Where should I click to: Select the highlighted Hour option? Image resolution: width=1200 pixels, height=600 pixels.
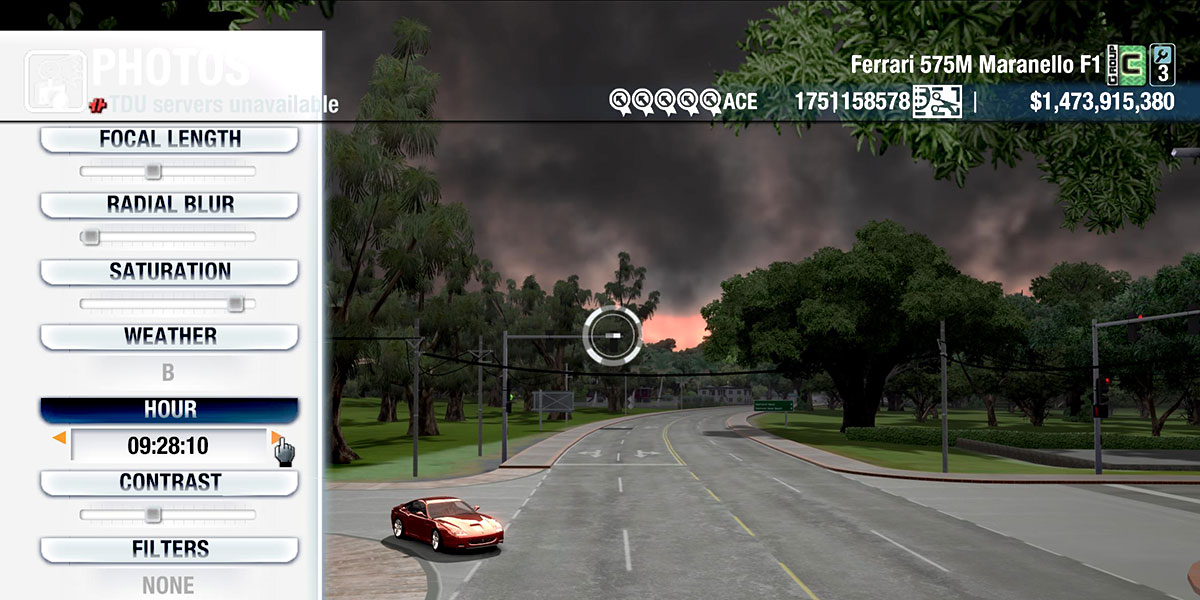click(169, 410)
